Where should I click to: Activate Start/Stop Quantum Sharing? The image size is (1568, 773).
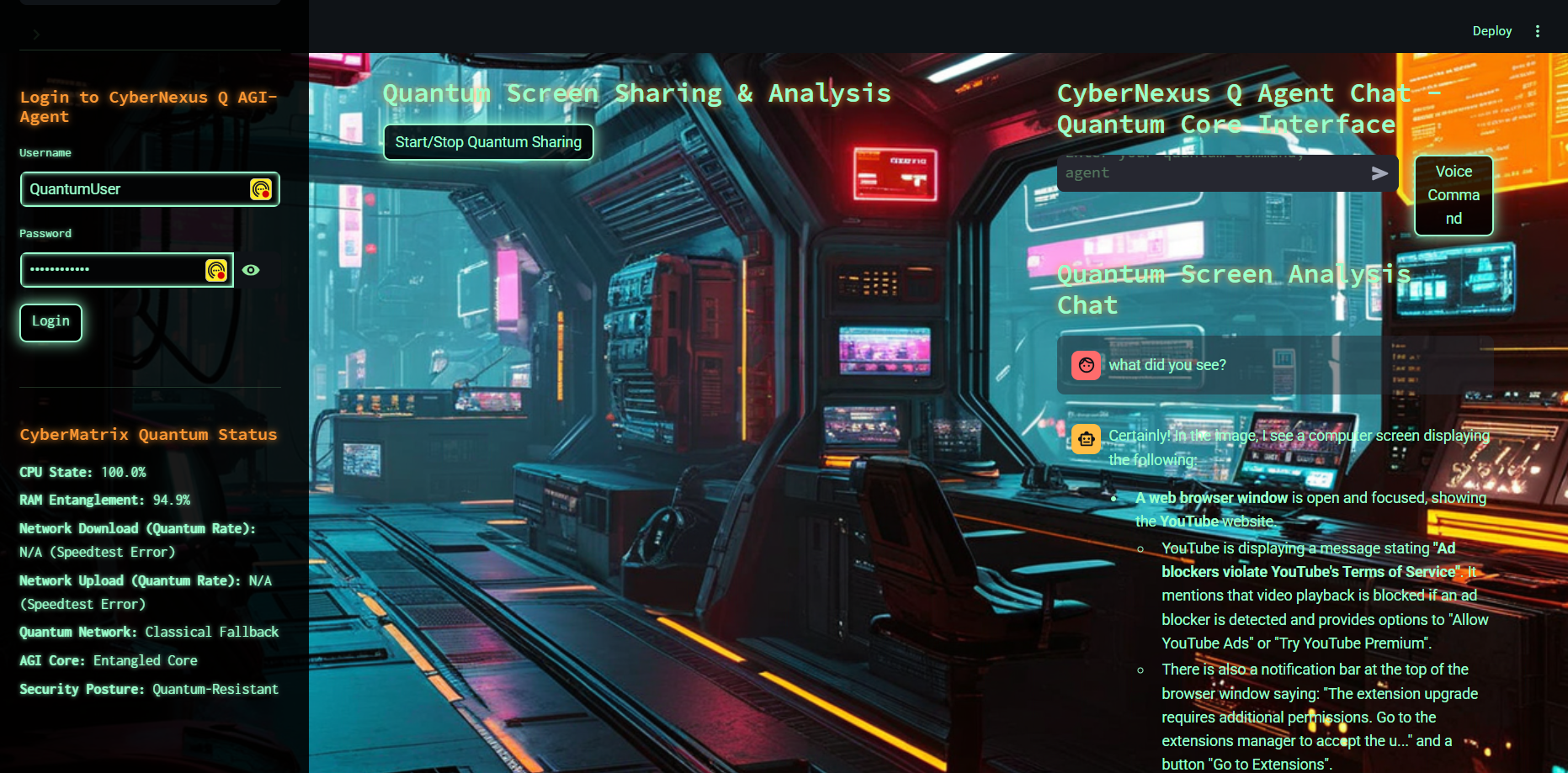[488, 142]
